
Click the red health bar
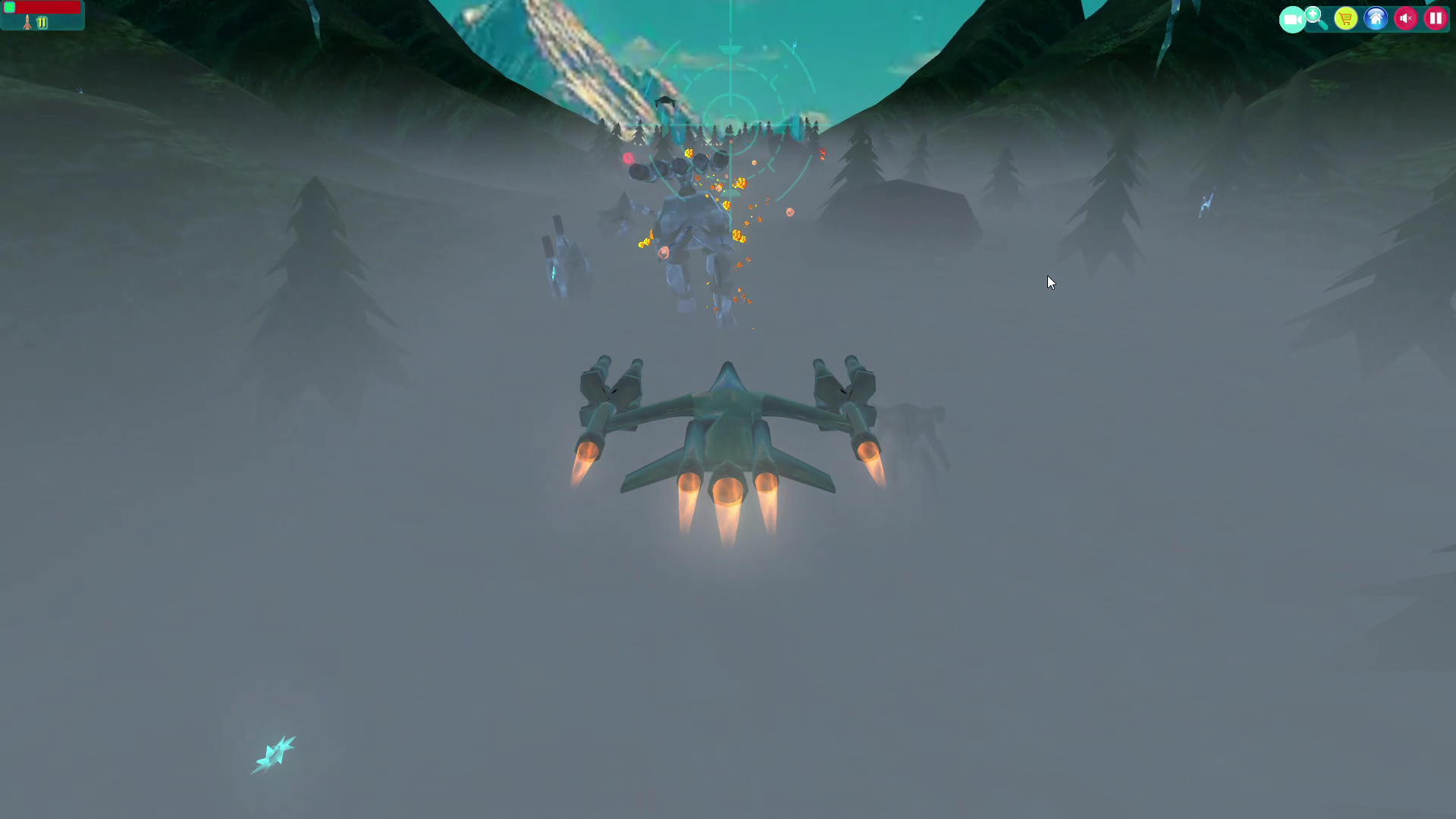(x=45, y=7)
